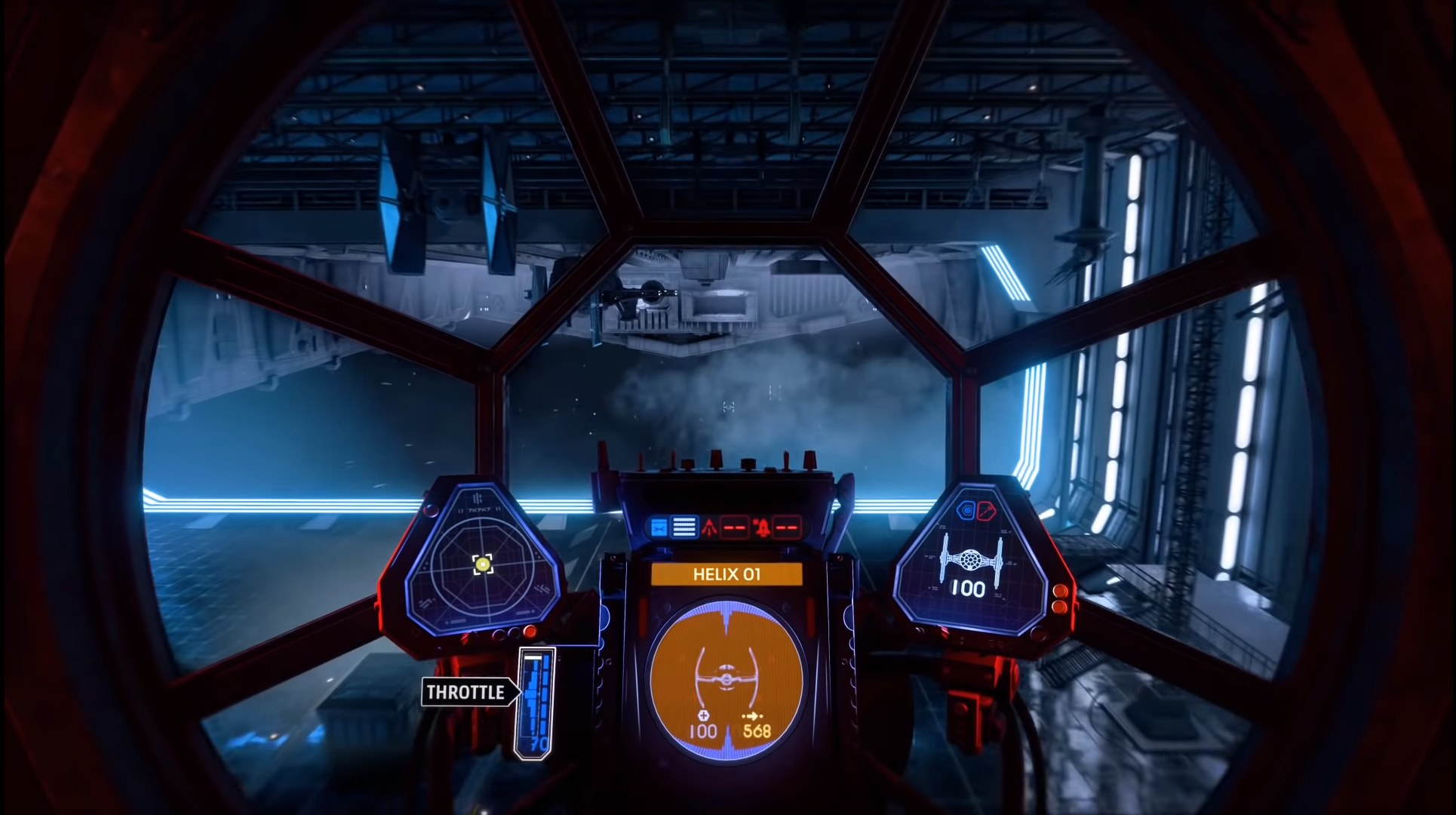This screenshot has height=815, width=1456.
Task: Click the highlighted throttle gauge
Action: coord(536,702)
